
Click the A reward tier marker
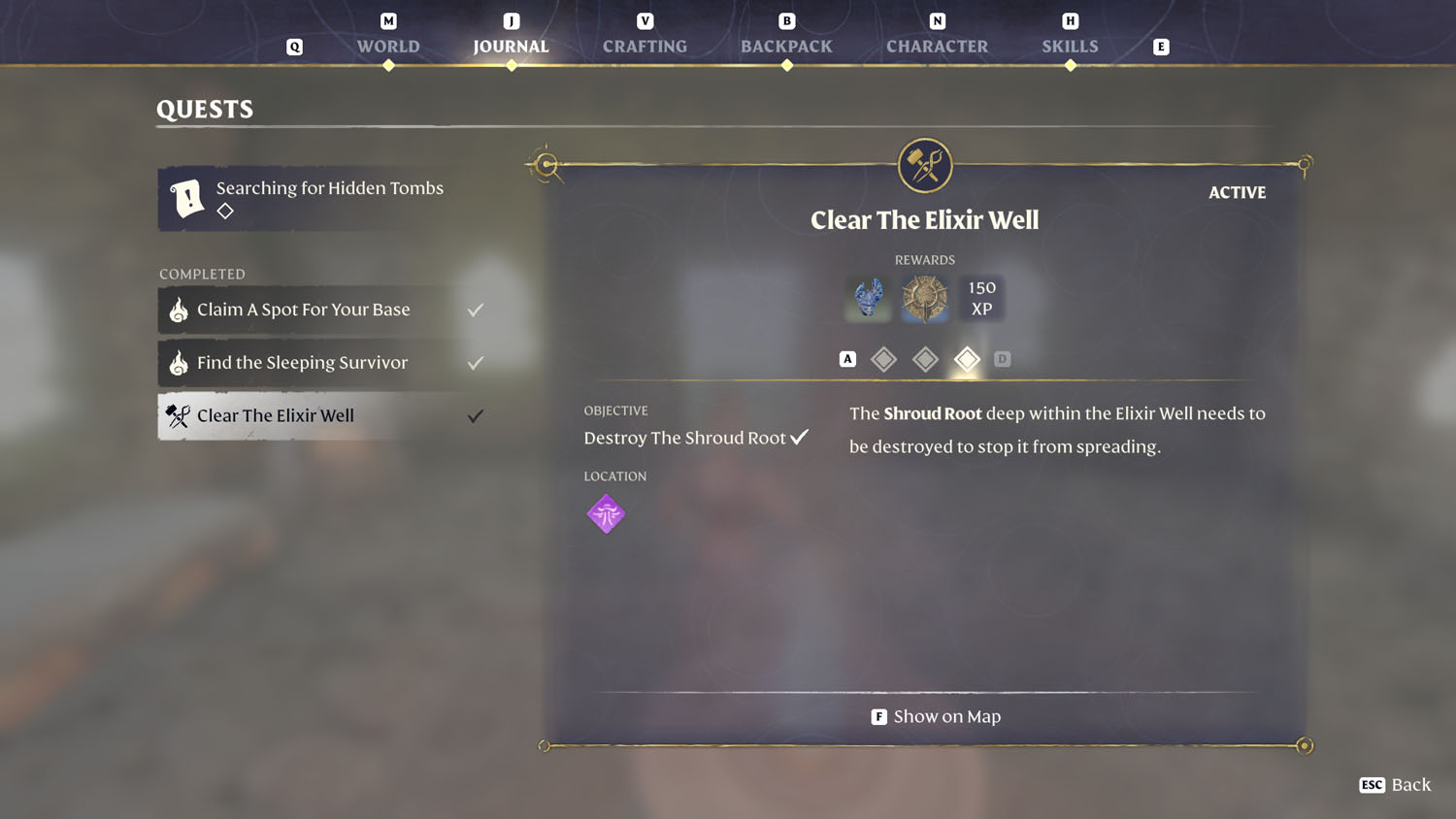tap(847, 358)
